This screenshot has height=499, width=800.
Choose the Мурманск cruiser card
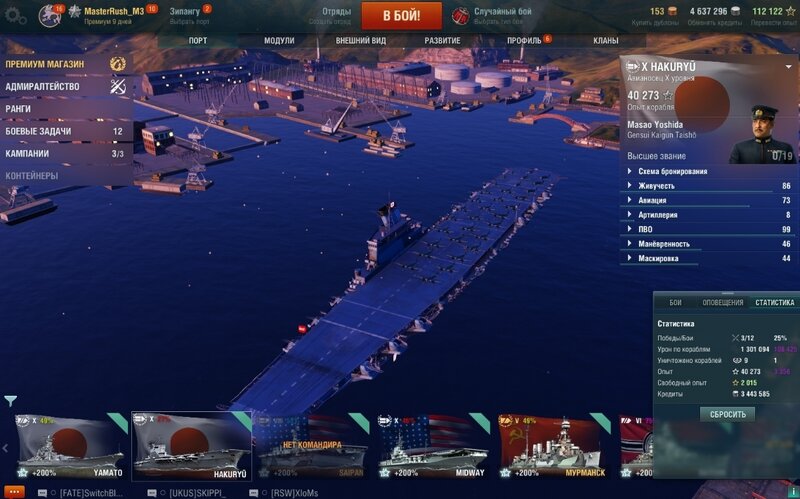point(555,446)
